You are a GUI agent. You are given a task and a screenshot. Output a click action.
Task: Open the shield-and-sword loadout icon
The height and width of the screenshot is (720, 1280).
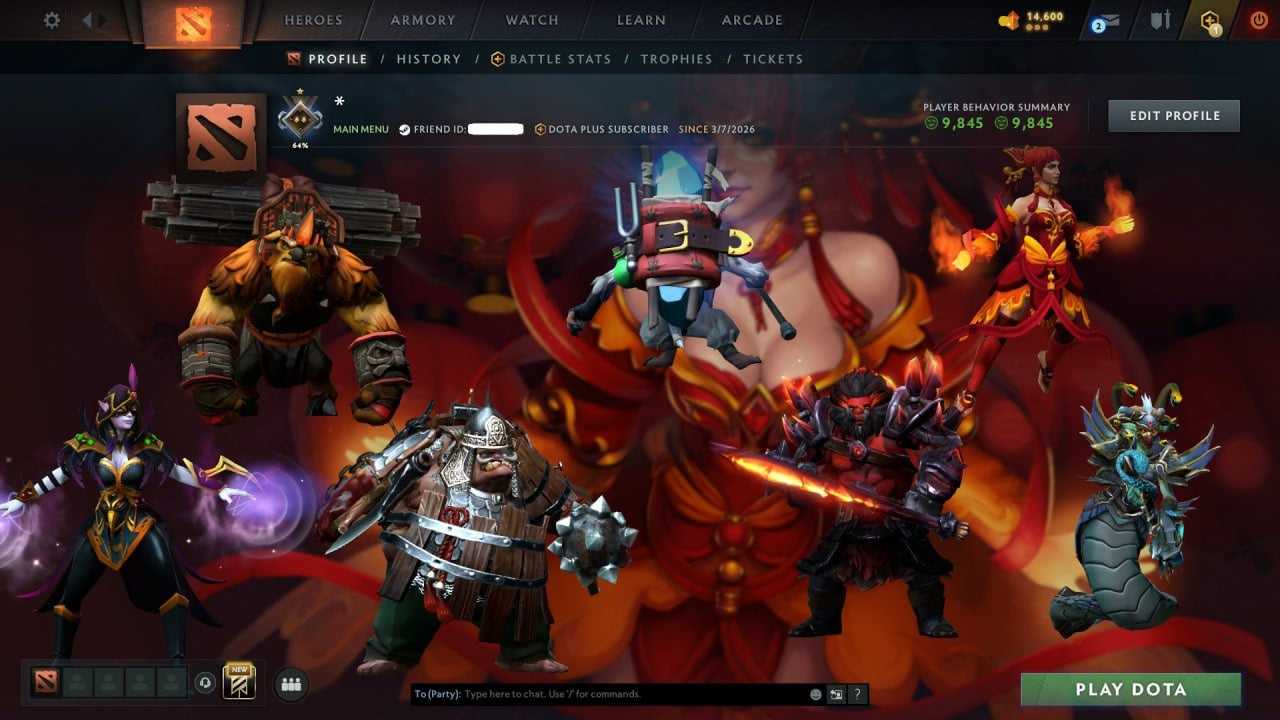[1160, 19]
